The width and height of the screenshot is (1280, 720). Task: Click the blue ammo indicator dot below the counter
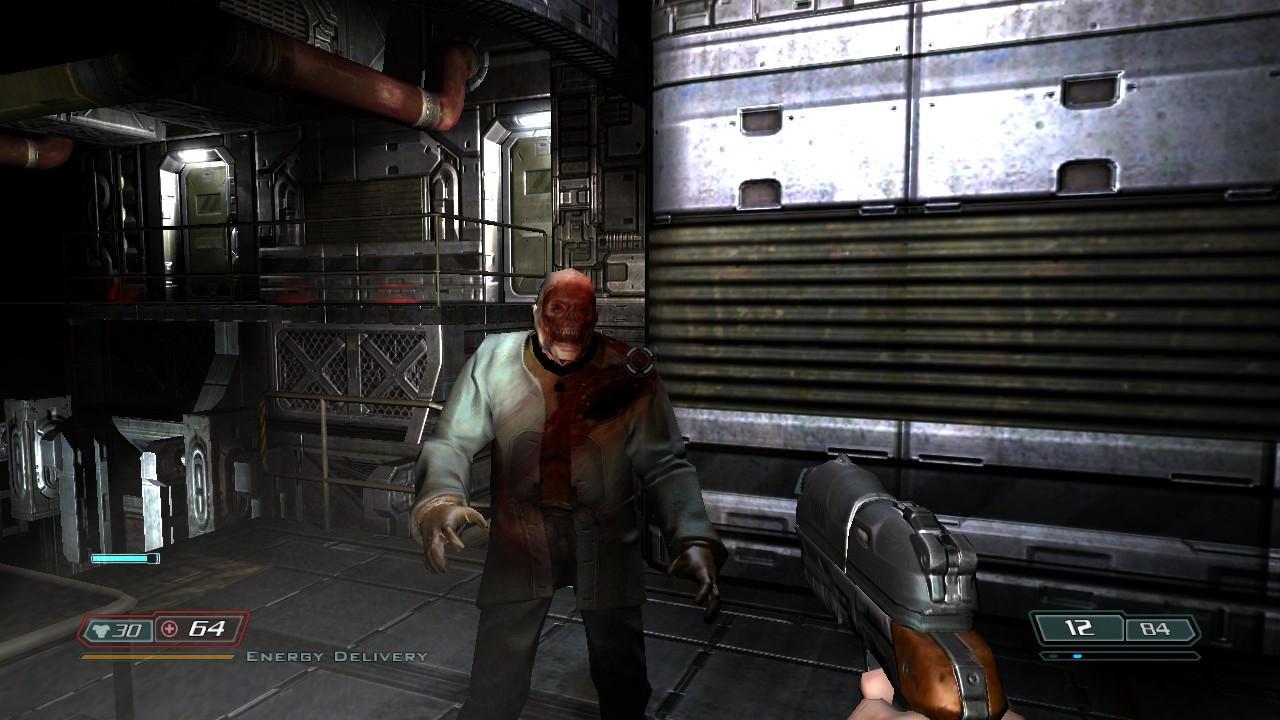(x=1078, y=656)
